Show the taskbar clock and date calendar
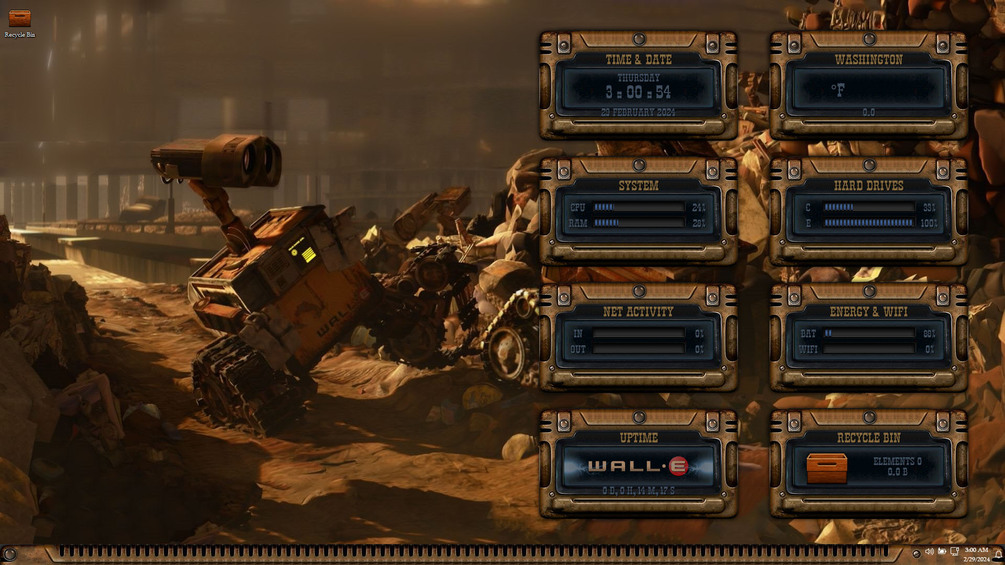 [x=977, y=554]
